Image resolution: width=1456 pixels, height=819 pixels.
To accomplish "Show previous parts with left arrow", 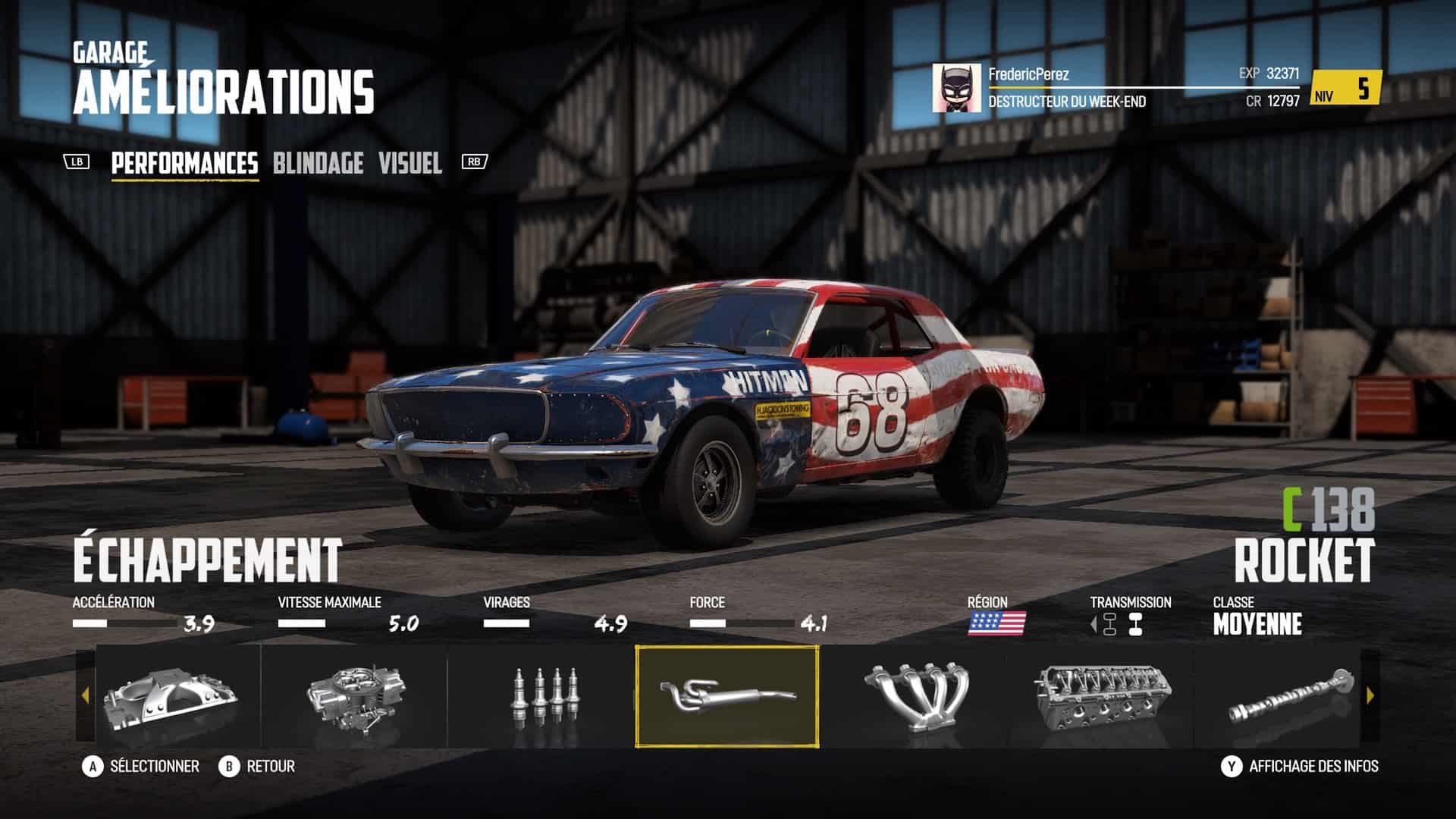I will point(85,695).
